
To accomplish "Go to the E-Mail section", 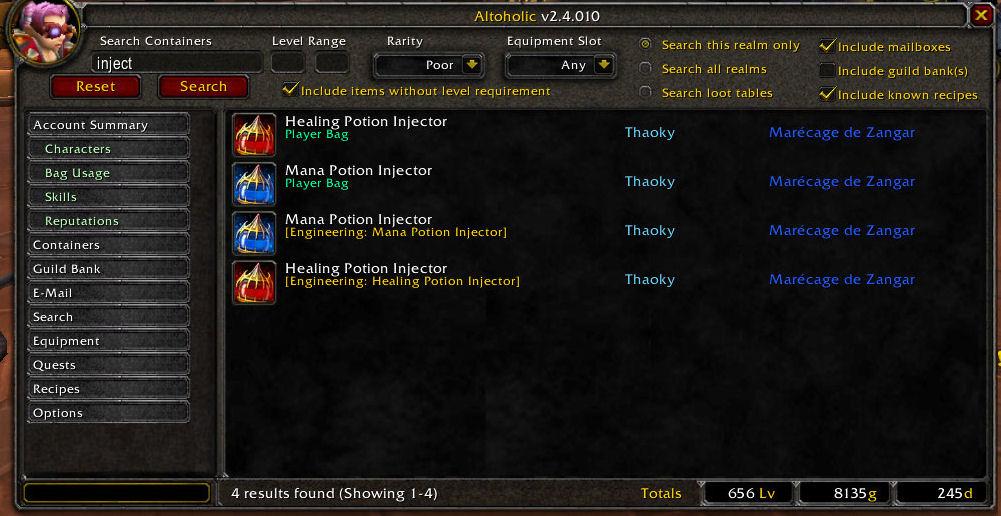I will click(108, 293).
